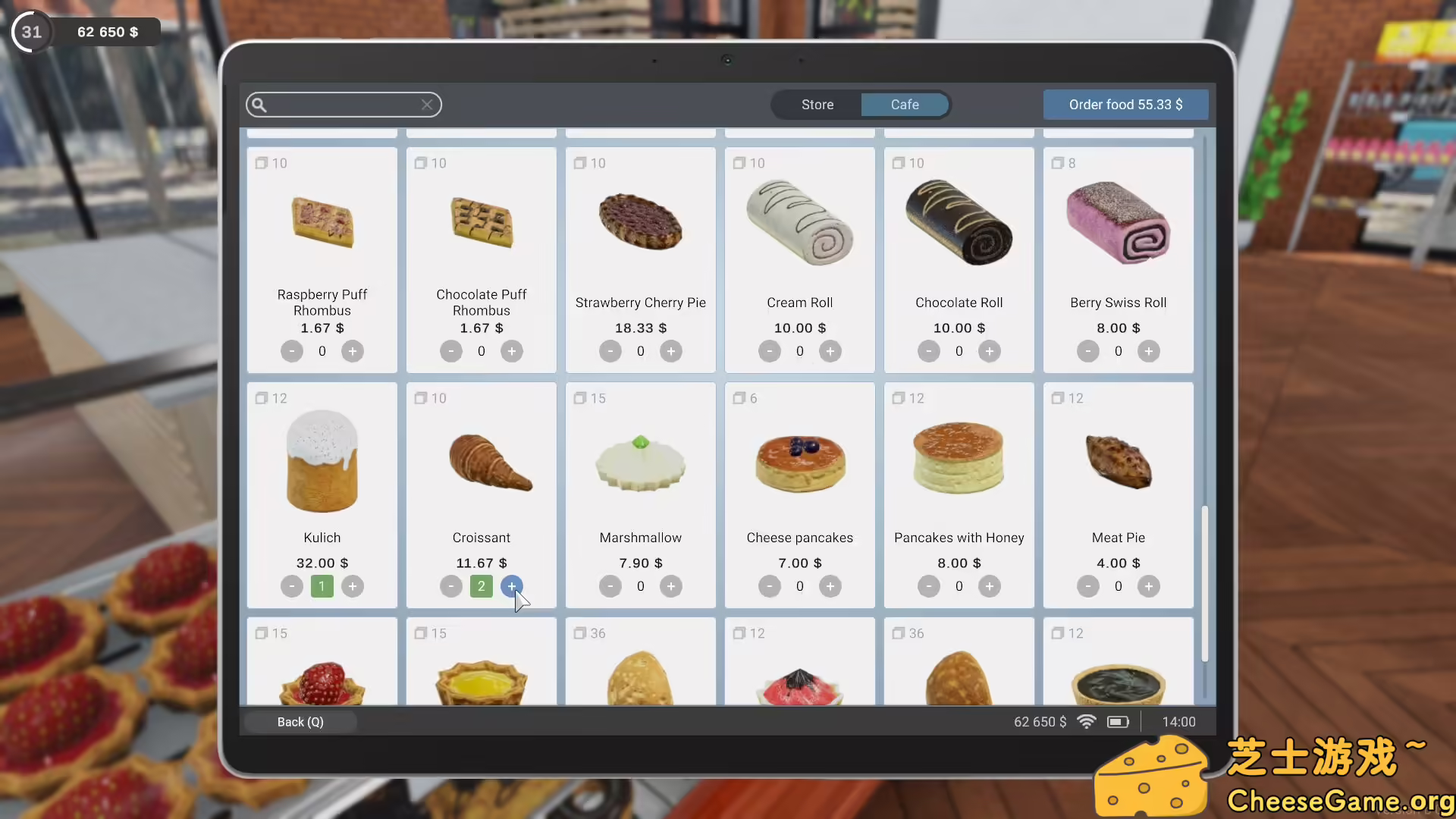This screenshot has height=819, width=1456.
Task: Decrease the Croissant quantity
Action: pos(450,586)
